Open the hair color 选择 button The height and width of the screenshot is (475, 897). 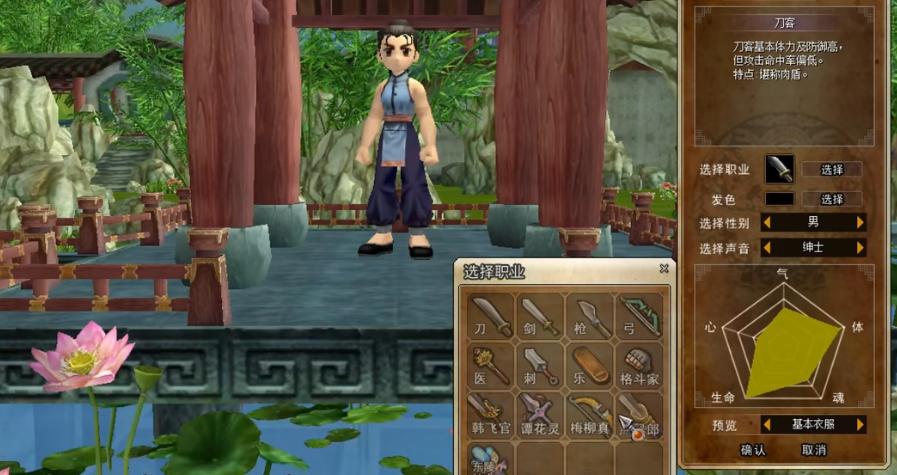(x=833, y=199)
